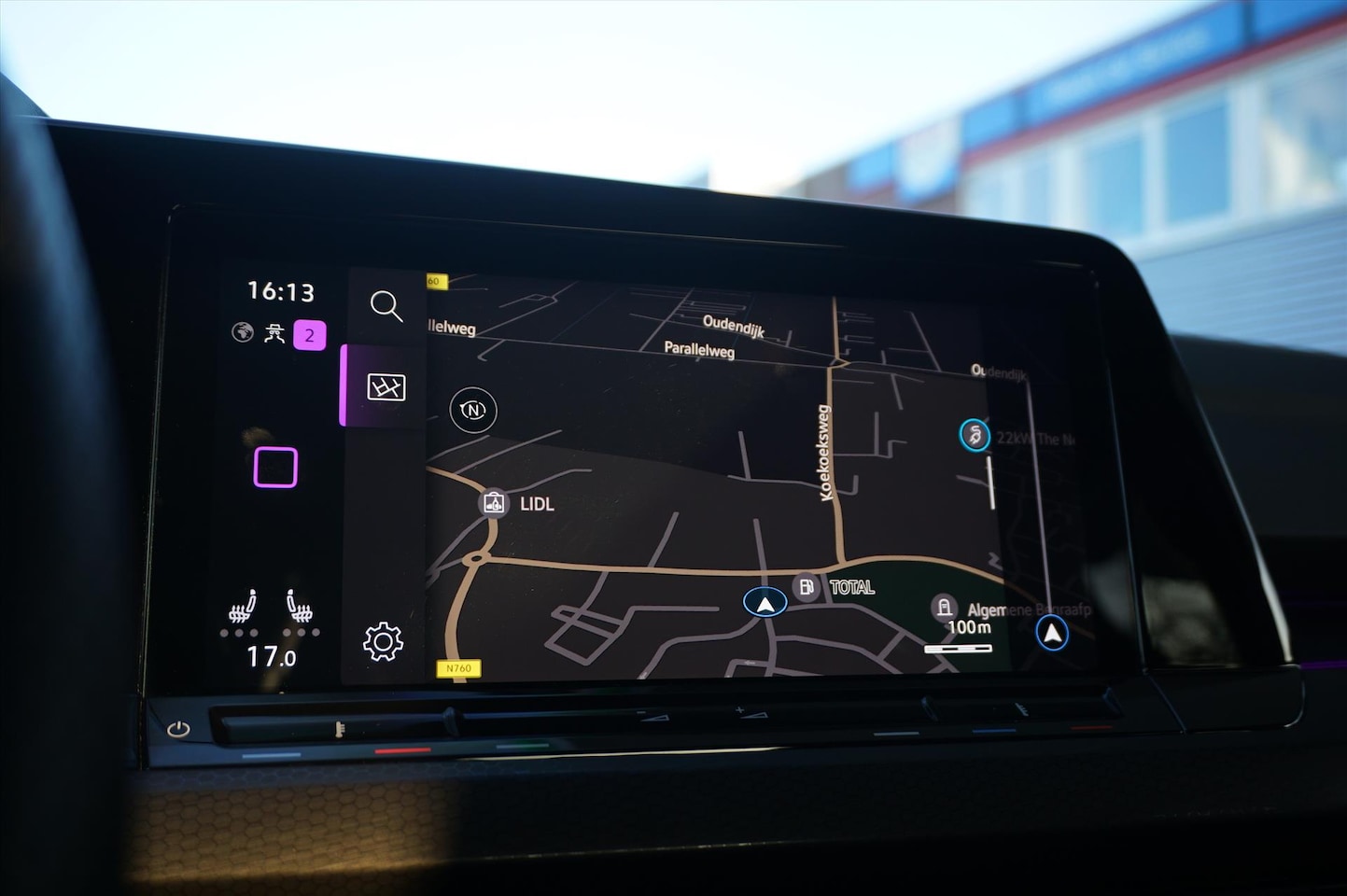The width and height of the screenshot is (1347, 896).
Task: Open the purple notification badge showing 2
Action: click(310, 335)
